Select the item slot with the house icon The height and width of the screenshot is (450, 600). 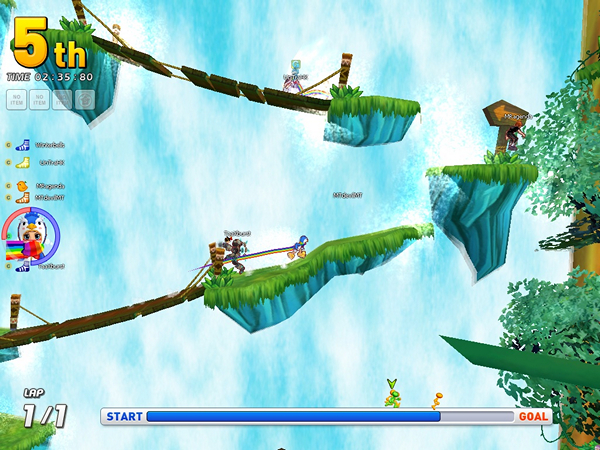coord(85,99)
